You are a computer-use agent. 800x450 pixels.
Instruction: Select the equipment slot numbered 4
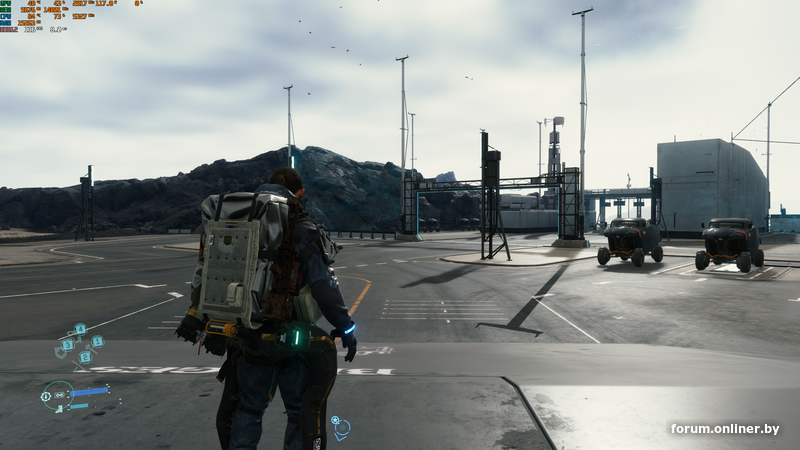coord(80,328)
